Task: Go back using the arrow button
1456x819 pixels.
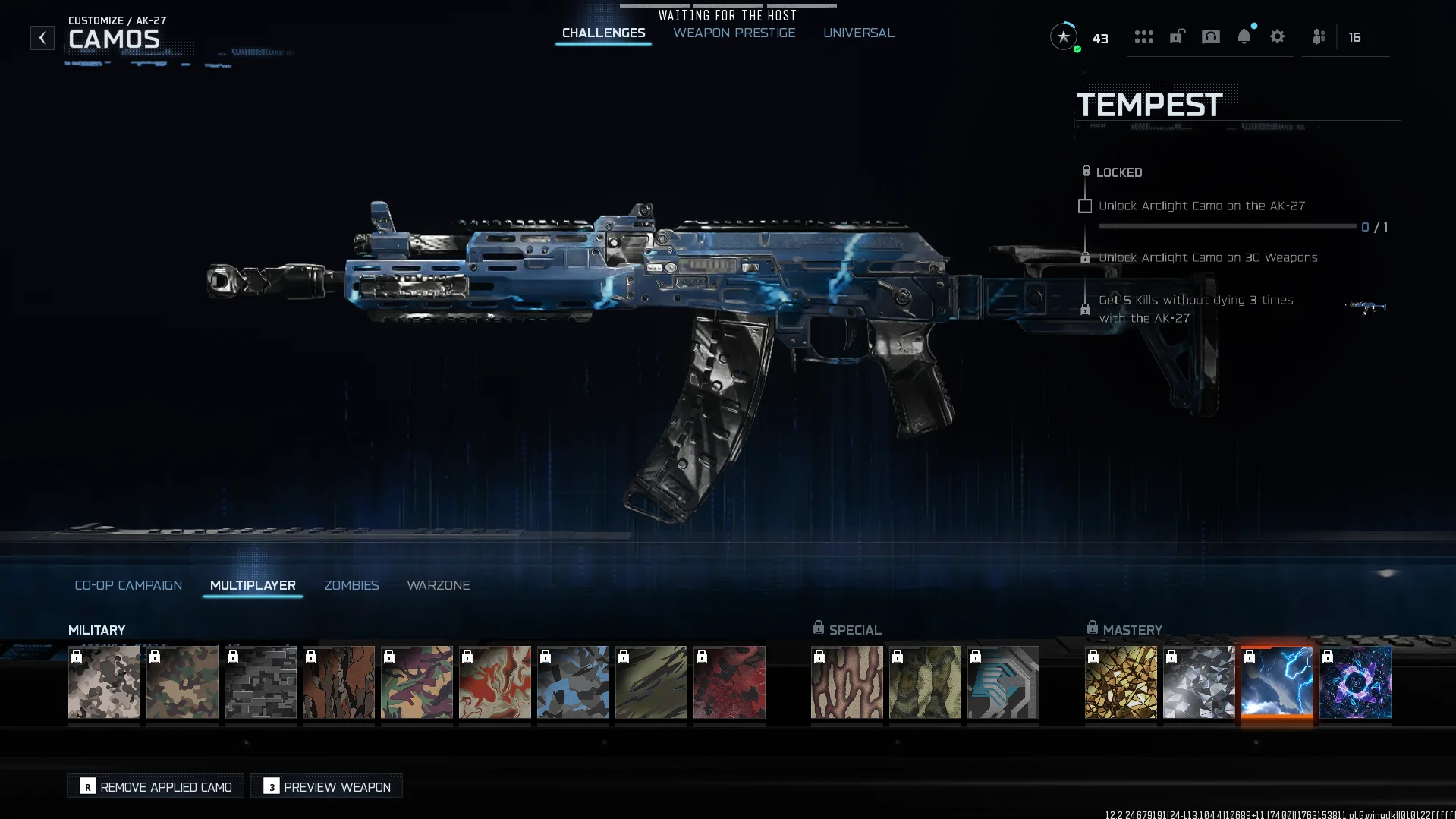Action: pos(42,37)
